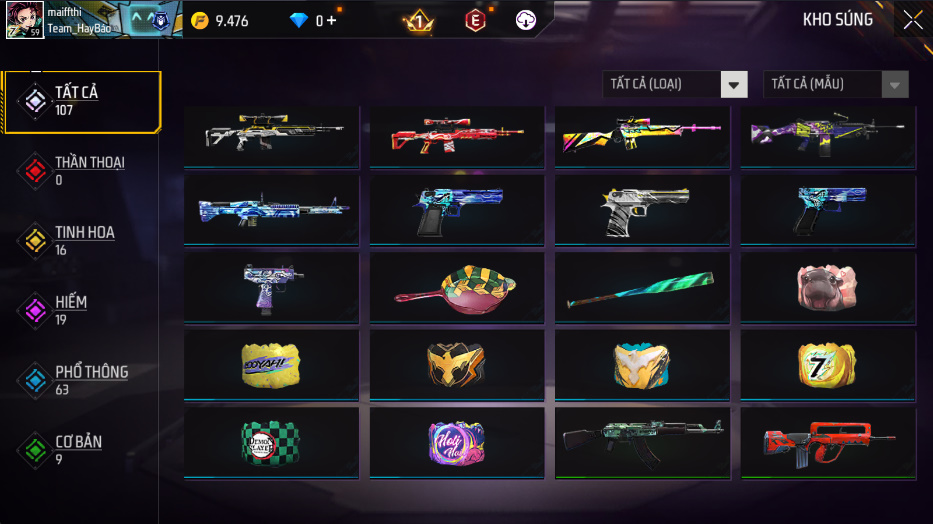Open the red hexagon E badge icon
The image size is (933, 524).
pos(475,20)
